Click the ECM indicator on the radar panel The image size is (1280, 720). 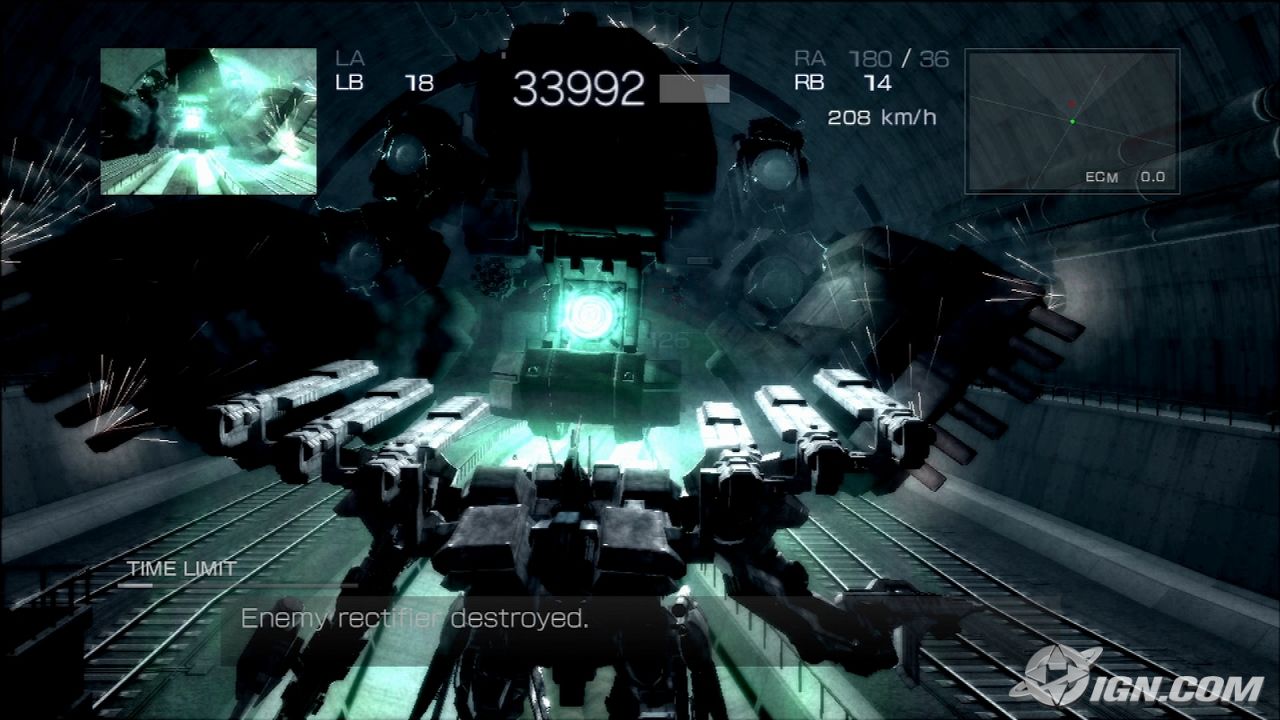1100,177
